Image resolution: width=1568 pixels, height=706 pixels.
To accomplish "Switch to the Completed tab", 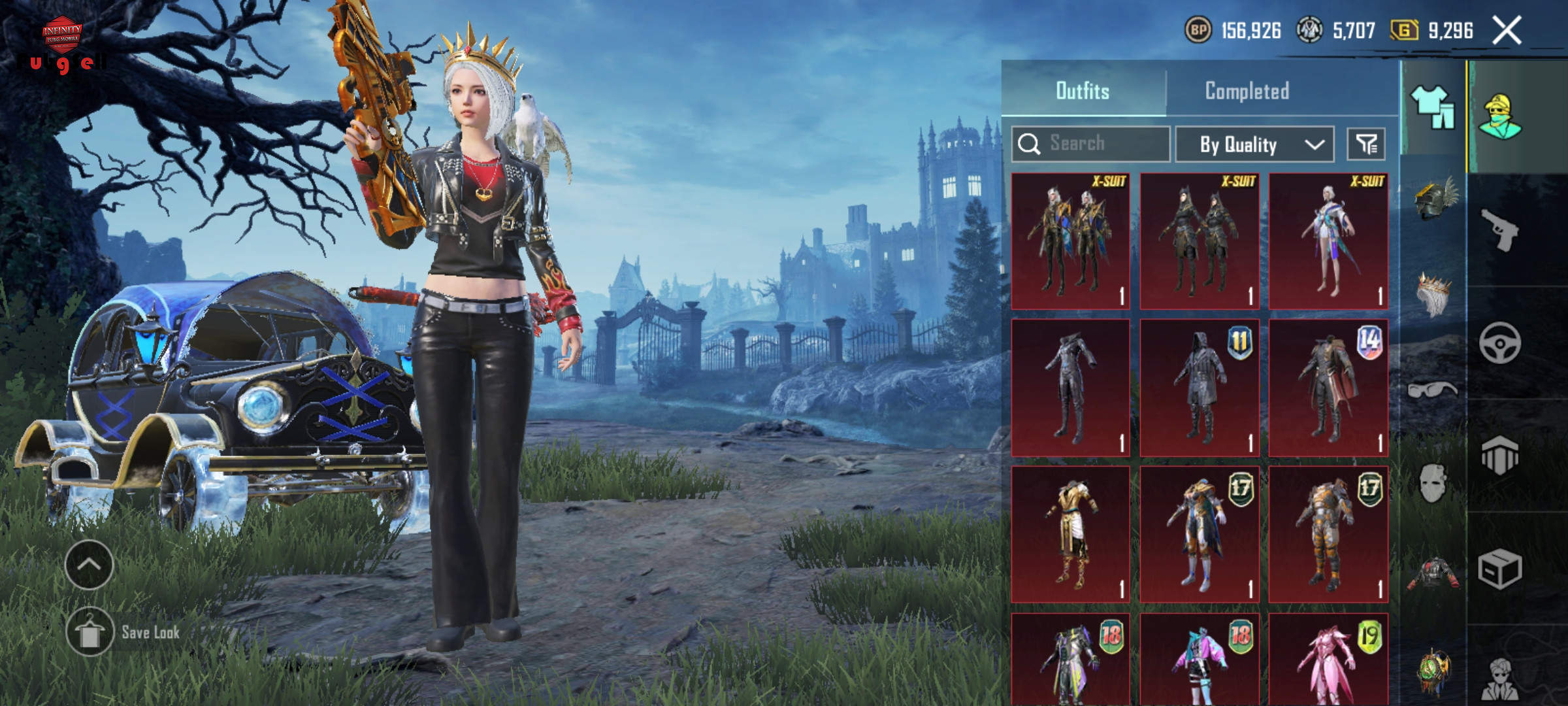I will [1247, 91].
